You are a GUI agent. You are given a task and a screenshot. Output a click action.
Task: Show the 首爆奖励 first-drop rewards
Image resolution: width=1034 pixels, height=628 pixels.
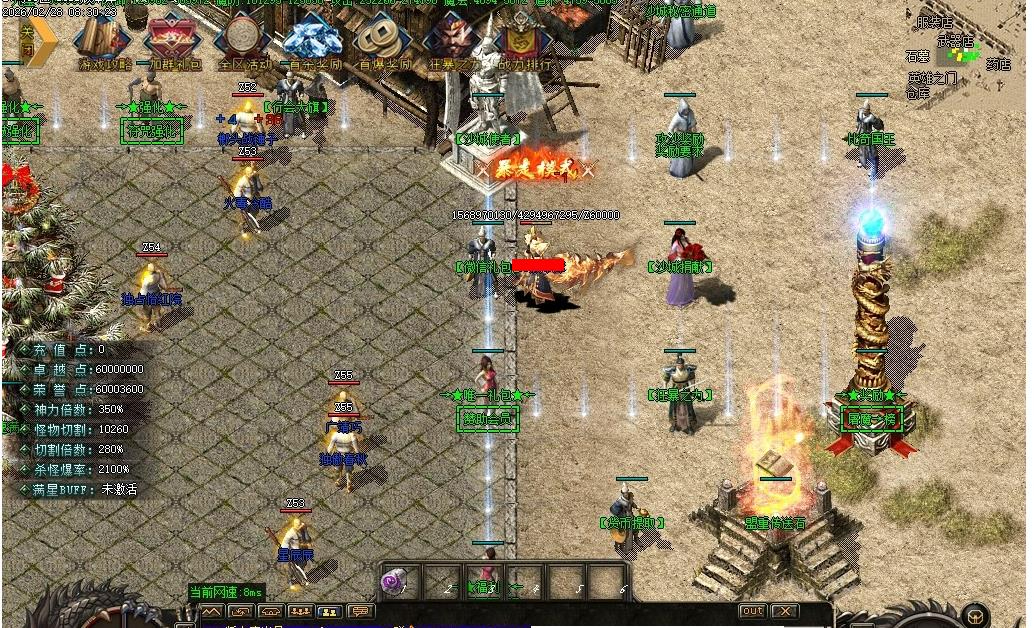[383, 44]
